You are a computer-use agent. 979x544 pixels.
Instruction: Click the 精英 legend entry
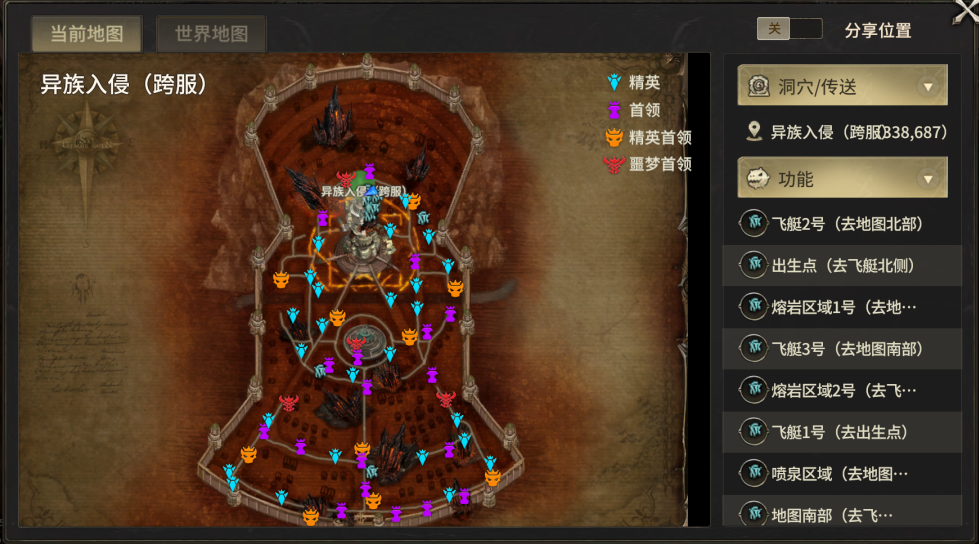pyautogui.click(x=643, y=83)
